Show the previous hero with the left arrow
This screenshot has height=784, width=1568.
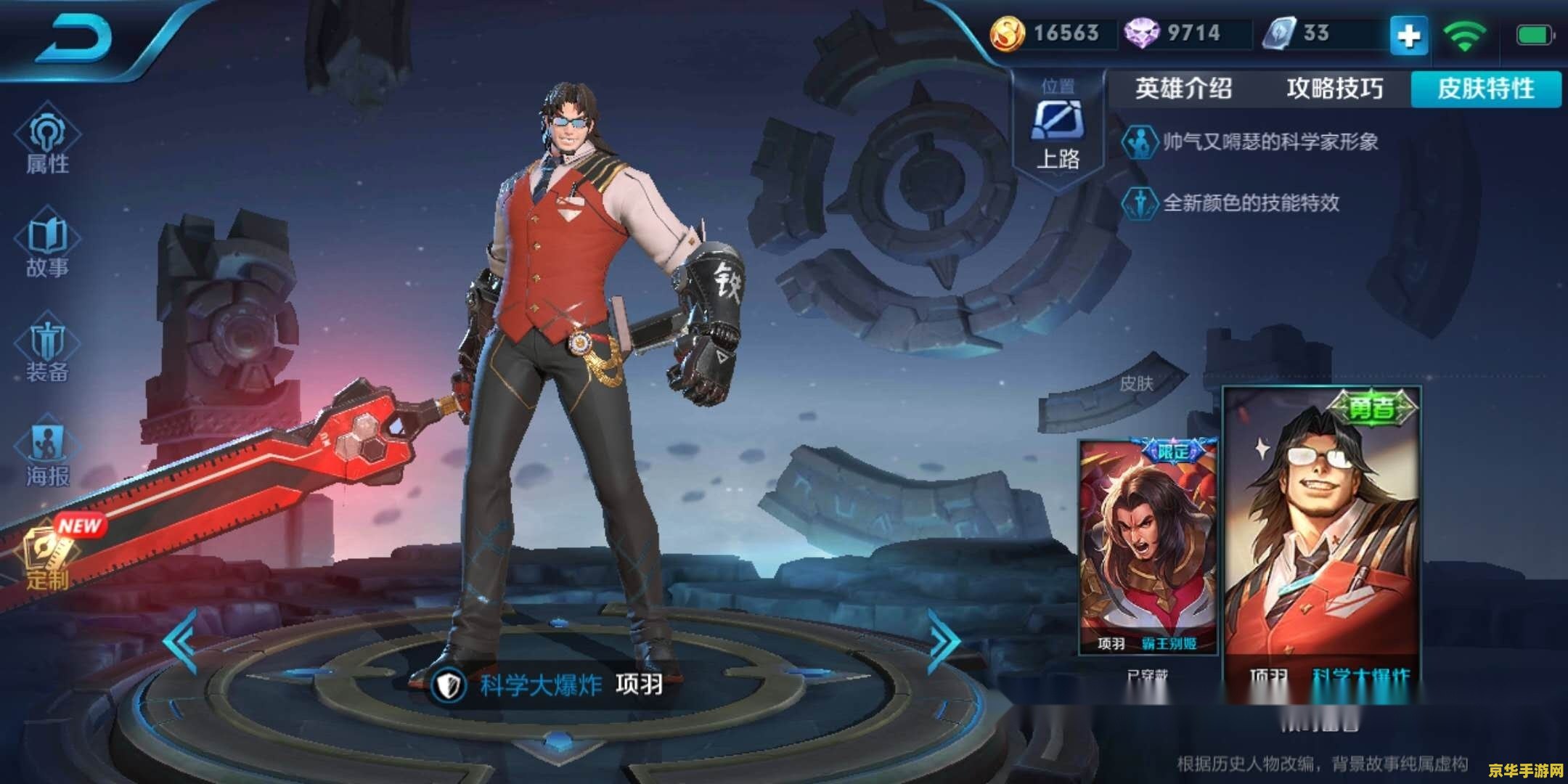click(x=180, y=640)
